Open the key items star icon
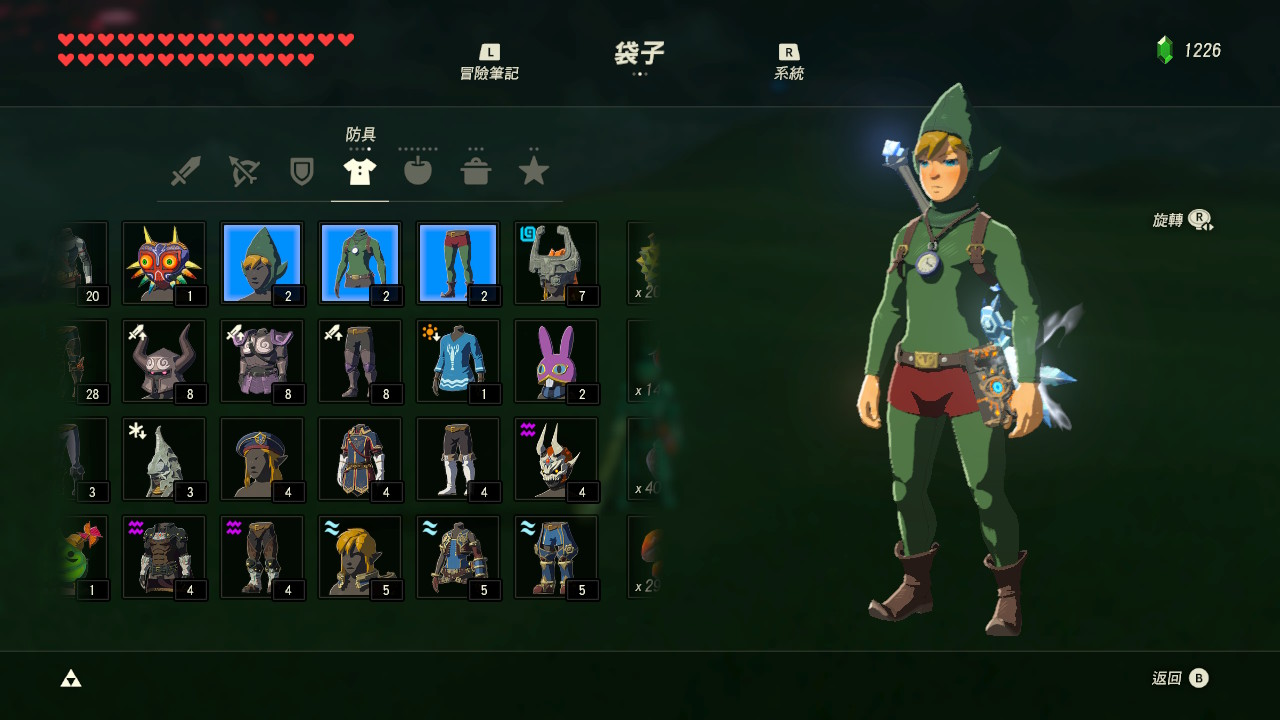This screenshot has height=720, width=1280. click(x=533, y=170)
